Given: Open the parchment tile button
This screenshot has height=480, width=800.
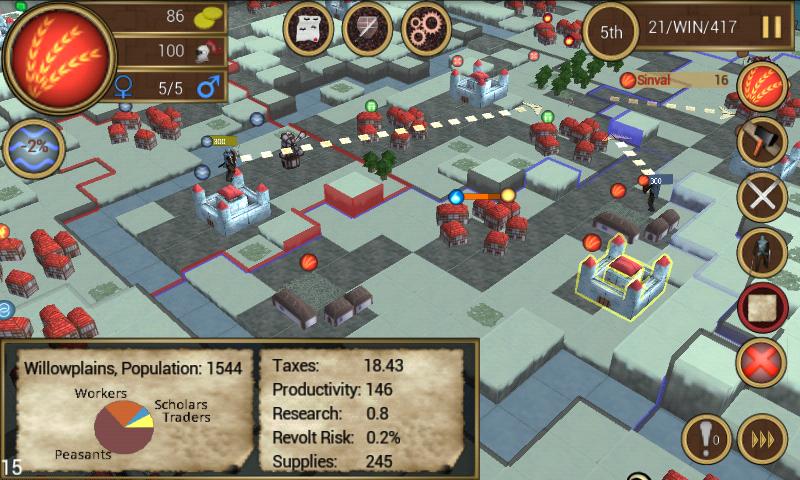Looking at the screenshot, I should pos(762,307).
